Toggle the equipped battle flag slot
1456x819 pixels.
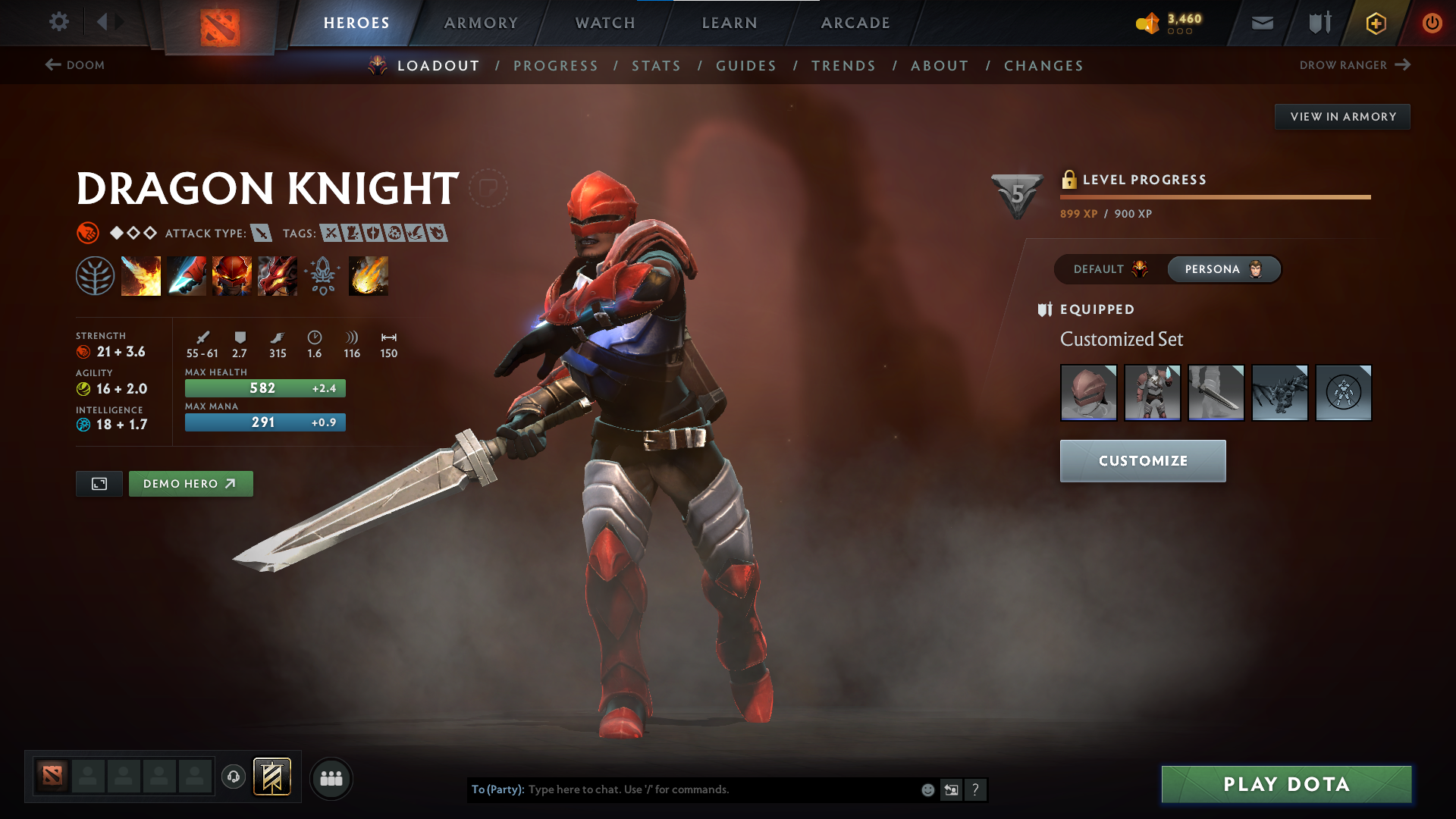(x=272, y=777)
